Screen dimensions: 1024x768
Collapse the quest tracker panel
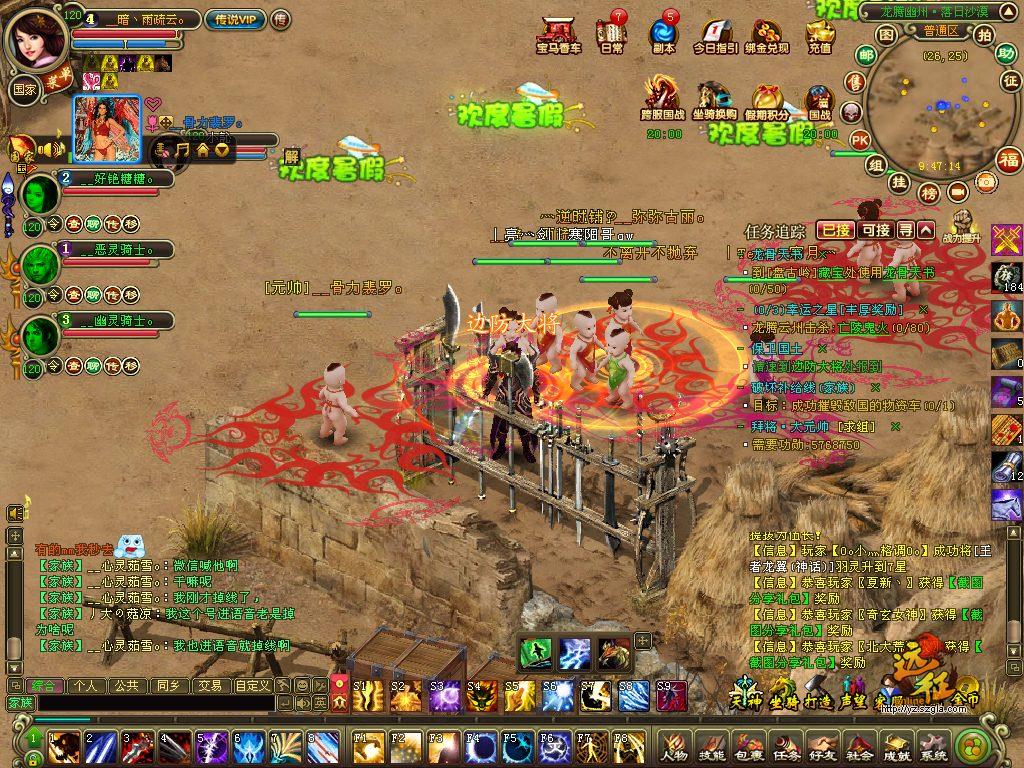927,230
